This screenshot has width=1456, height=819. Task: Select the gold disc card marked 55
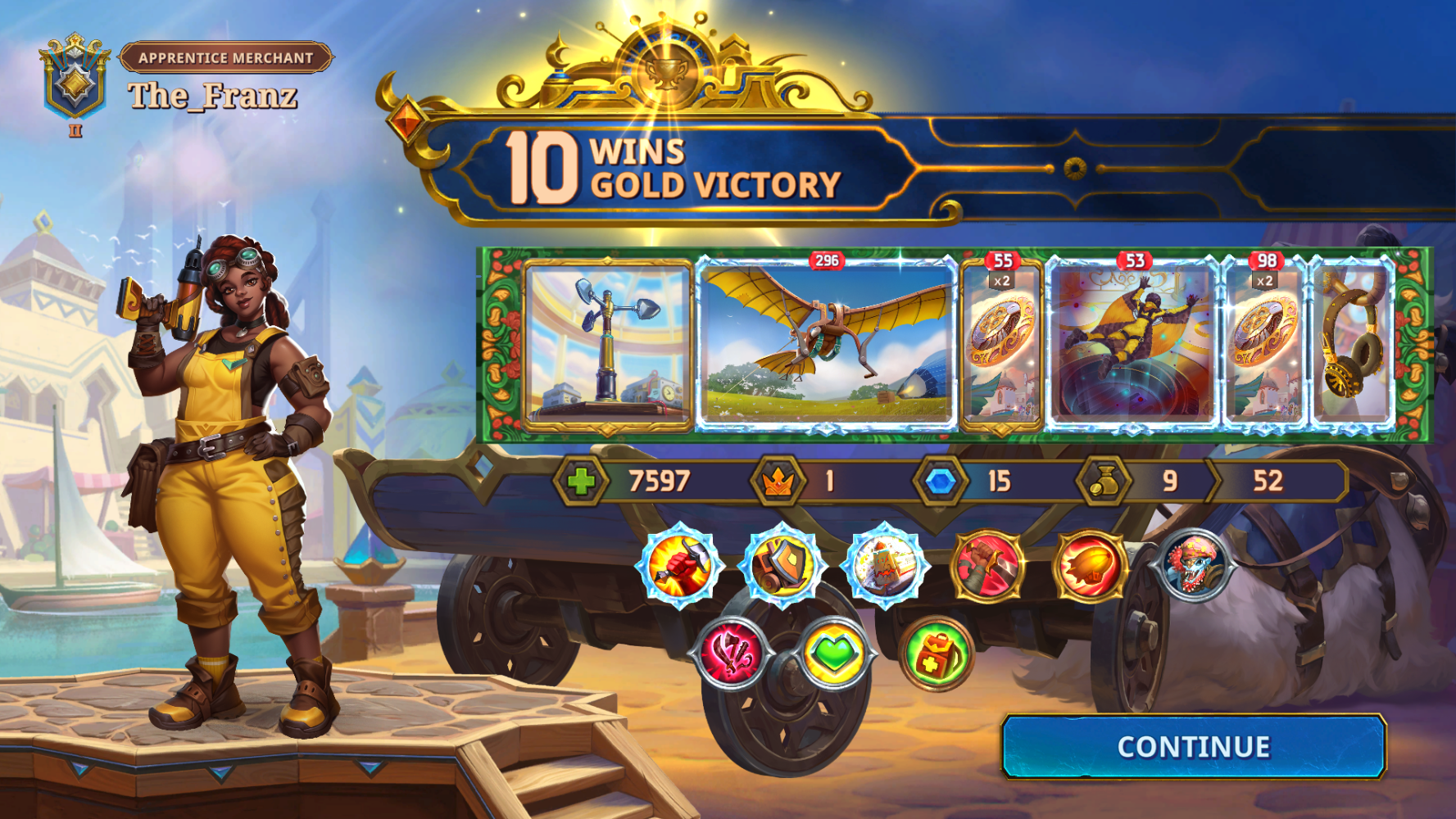[x=1000, y=345]
